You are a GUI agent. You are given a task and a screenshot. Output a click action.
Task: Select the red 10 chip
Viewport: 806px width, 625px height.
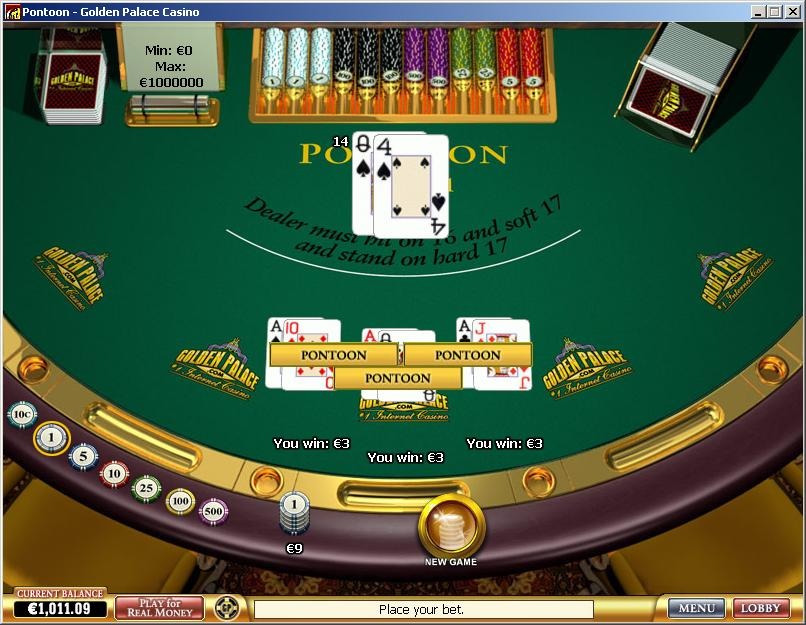coord(115,473)
